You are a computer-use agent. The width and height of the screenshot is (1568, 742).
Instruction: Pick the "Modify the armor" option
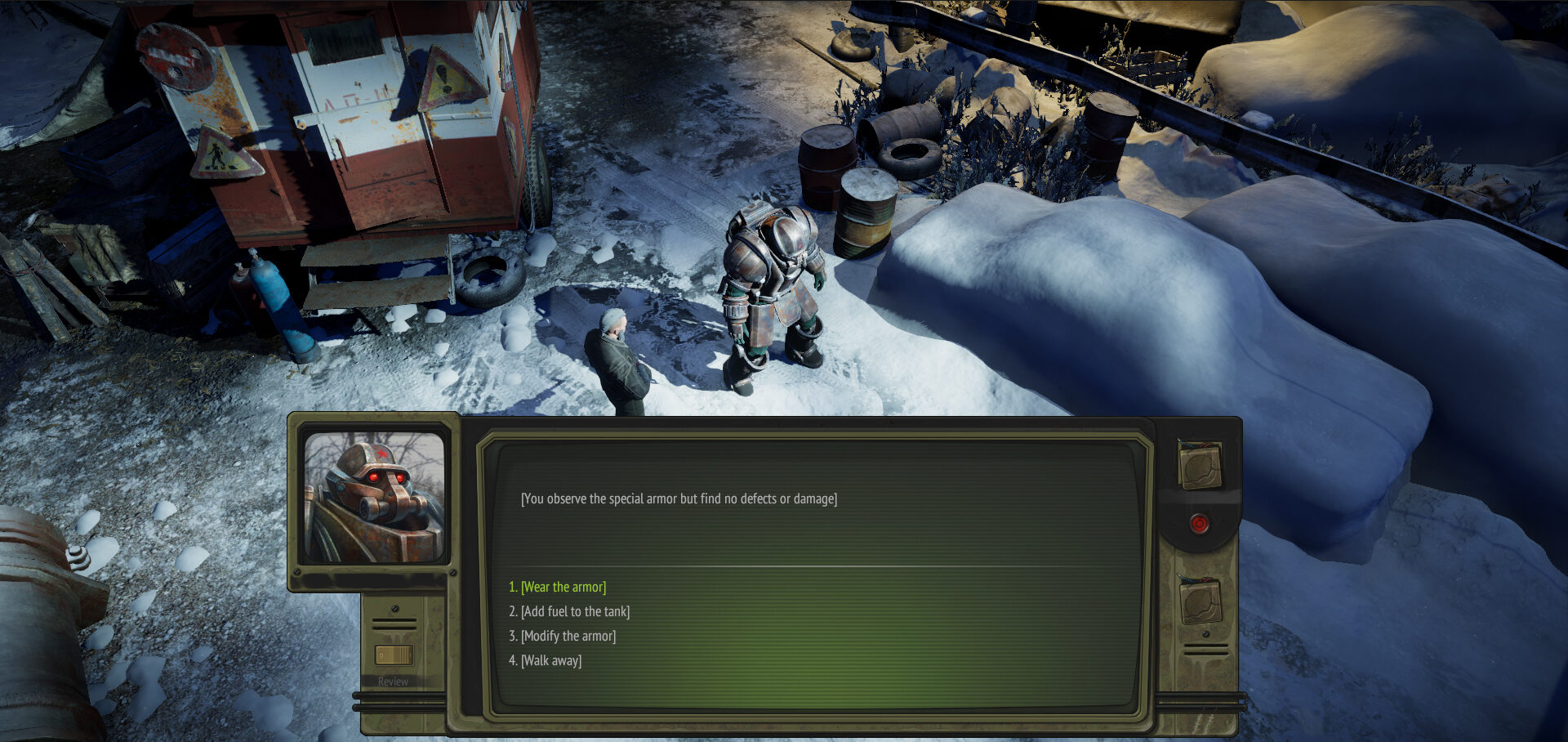[568, 636]
